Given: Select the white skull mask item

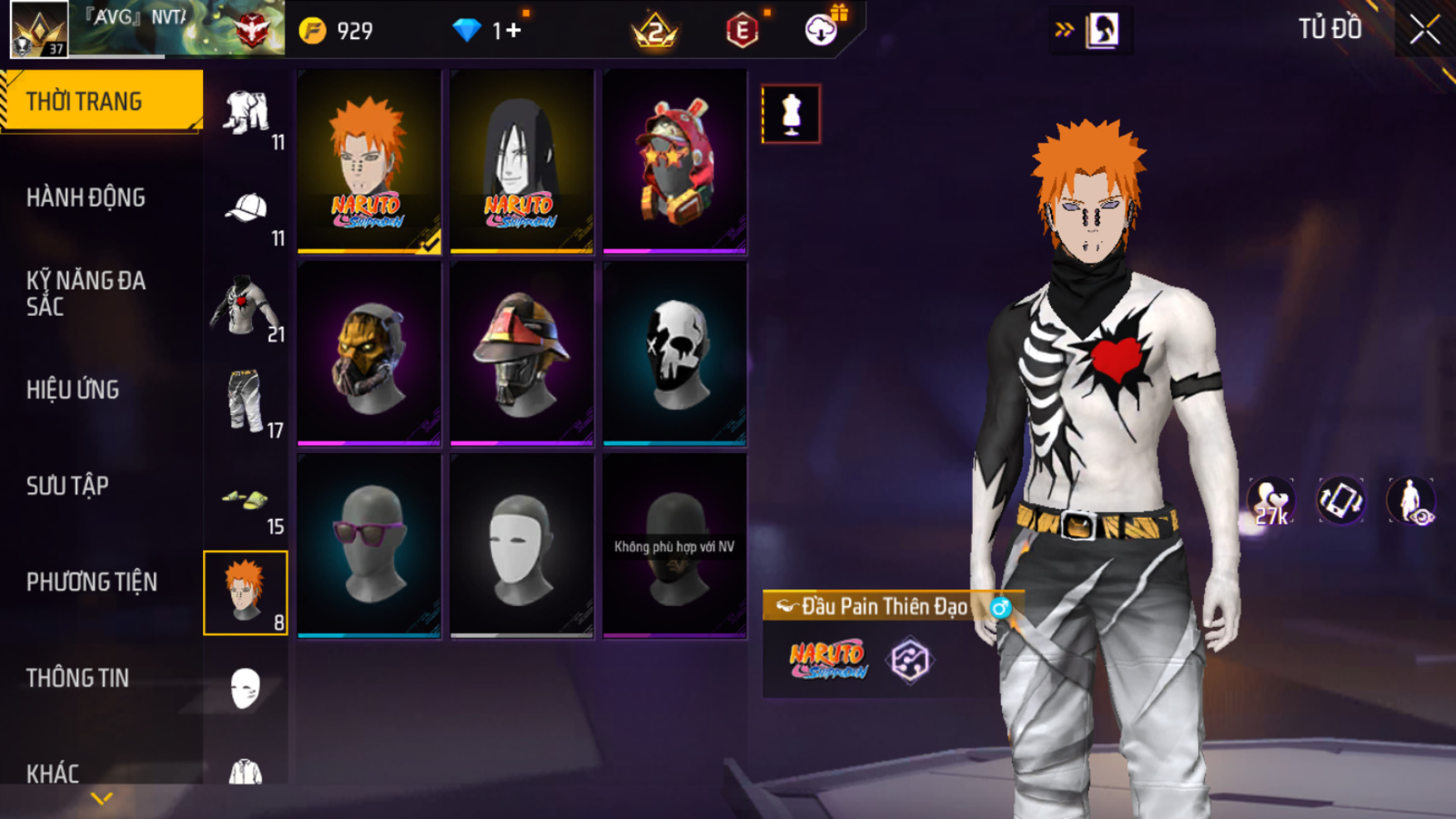Looking at the screenshot, I should click(674, 354).
